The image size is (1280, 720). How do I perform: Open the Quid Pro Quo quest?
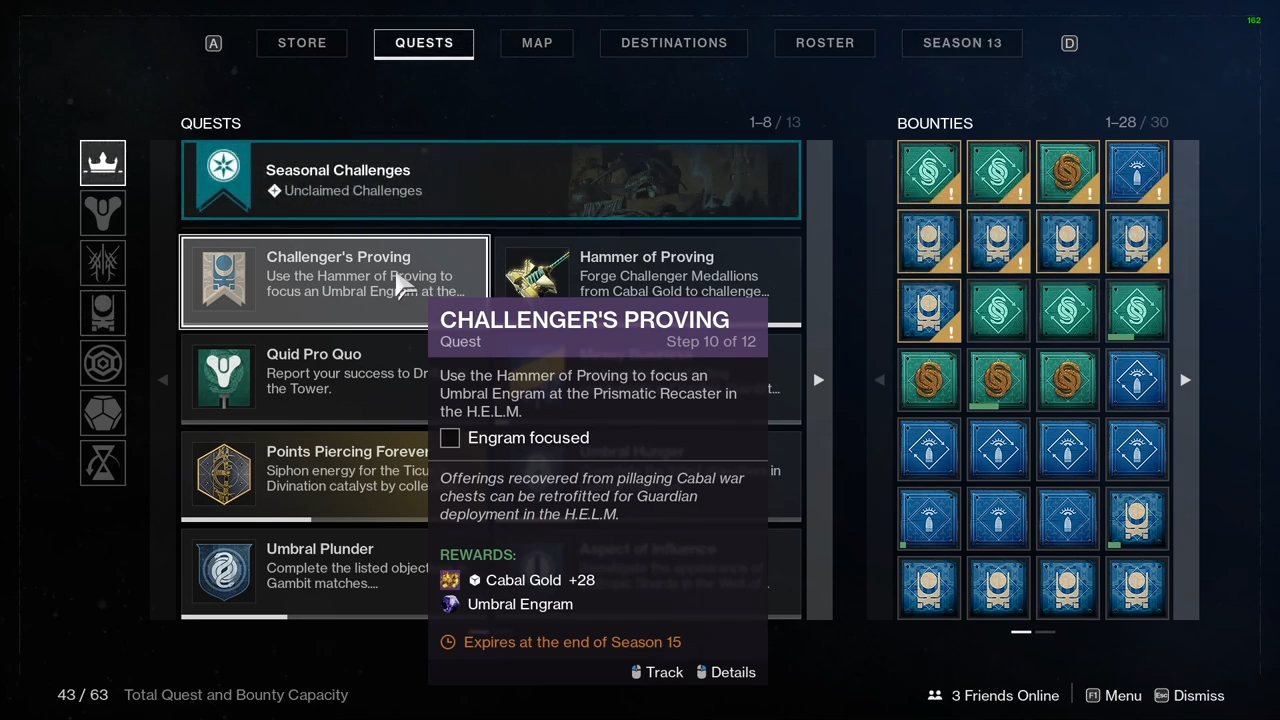pyautogui.click(x=300, y=371)
